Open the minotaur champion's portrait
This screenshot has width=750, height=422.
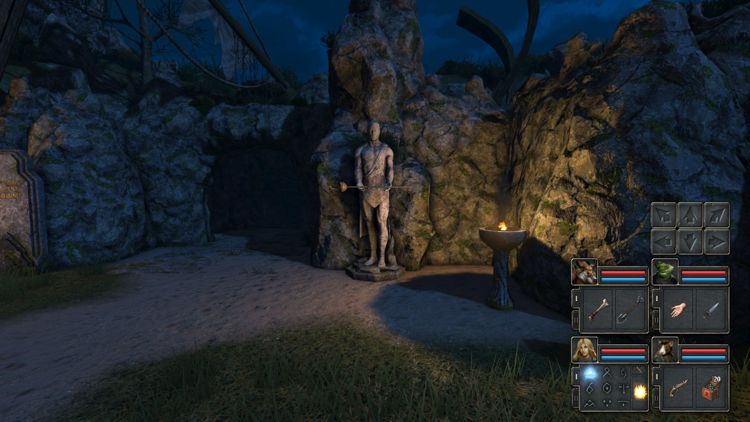click(585, 273)
